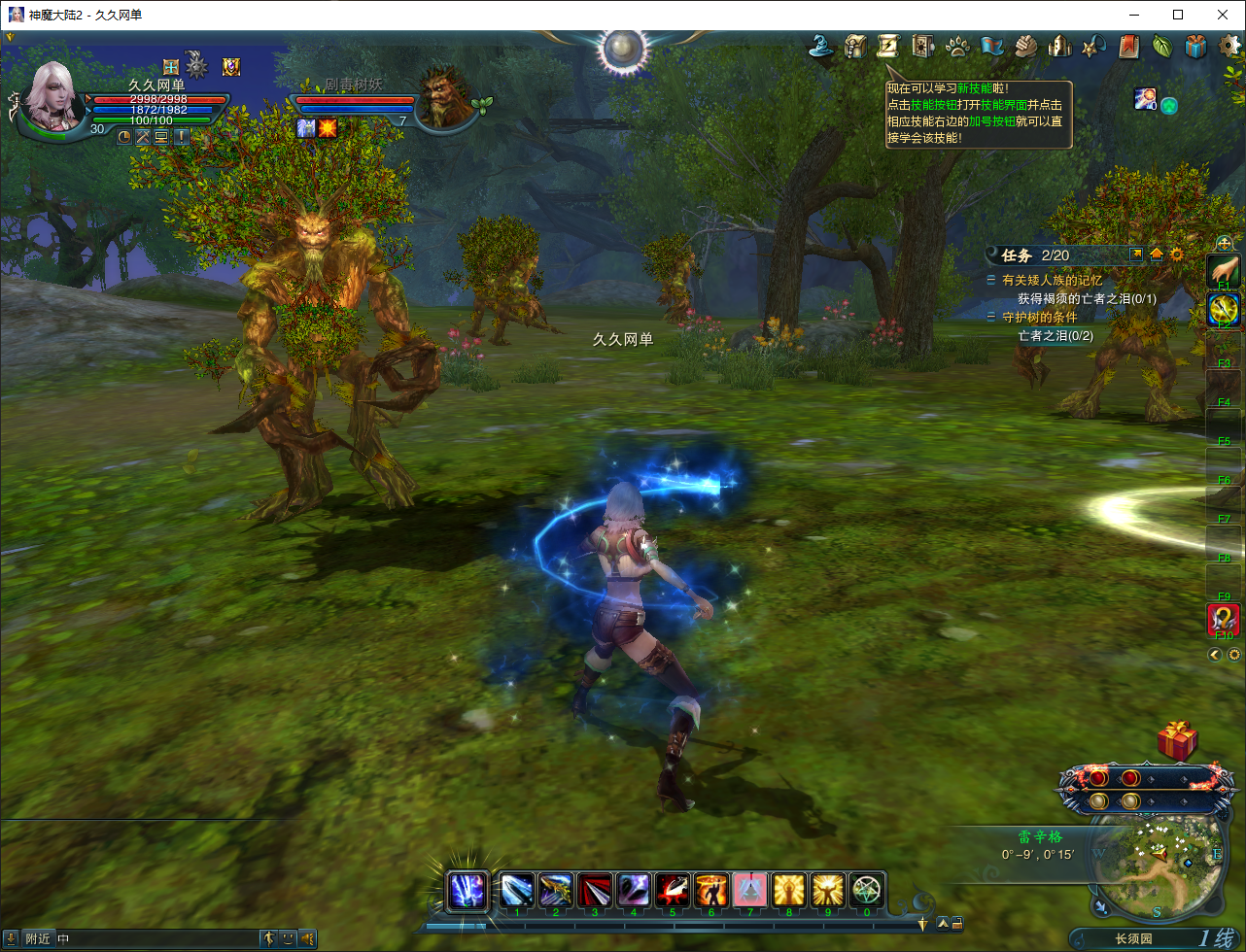The image size is (1246, 952).
Task: Open the skills scroll with lightning bolt
Action: [887, 46]
